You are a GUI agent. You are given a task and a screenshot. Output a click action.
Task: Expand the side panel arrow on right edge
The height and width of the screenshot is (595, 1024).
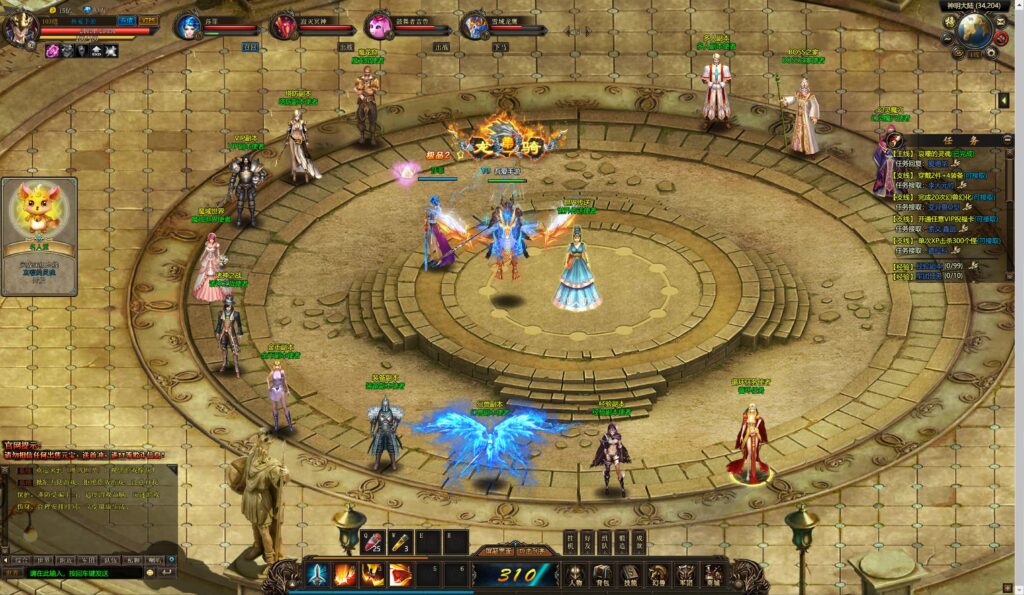(1003, 101)
